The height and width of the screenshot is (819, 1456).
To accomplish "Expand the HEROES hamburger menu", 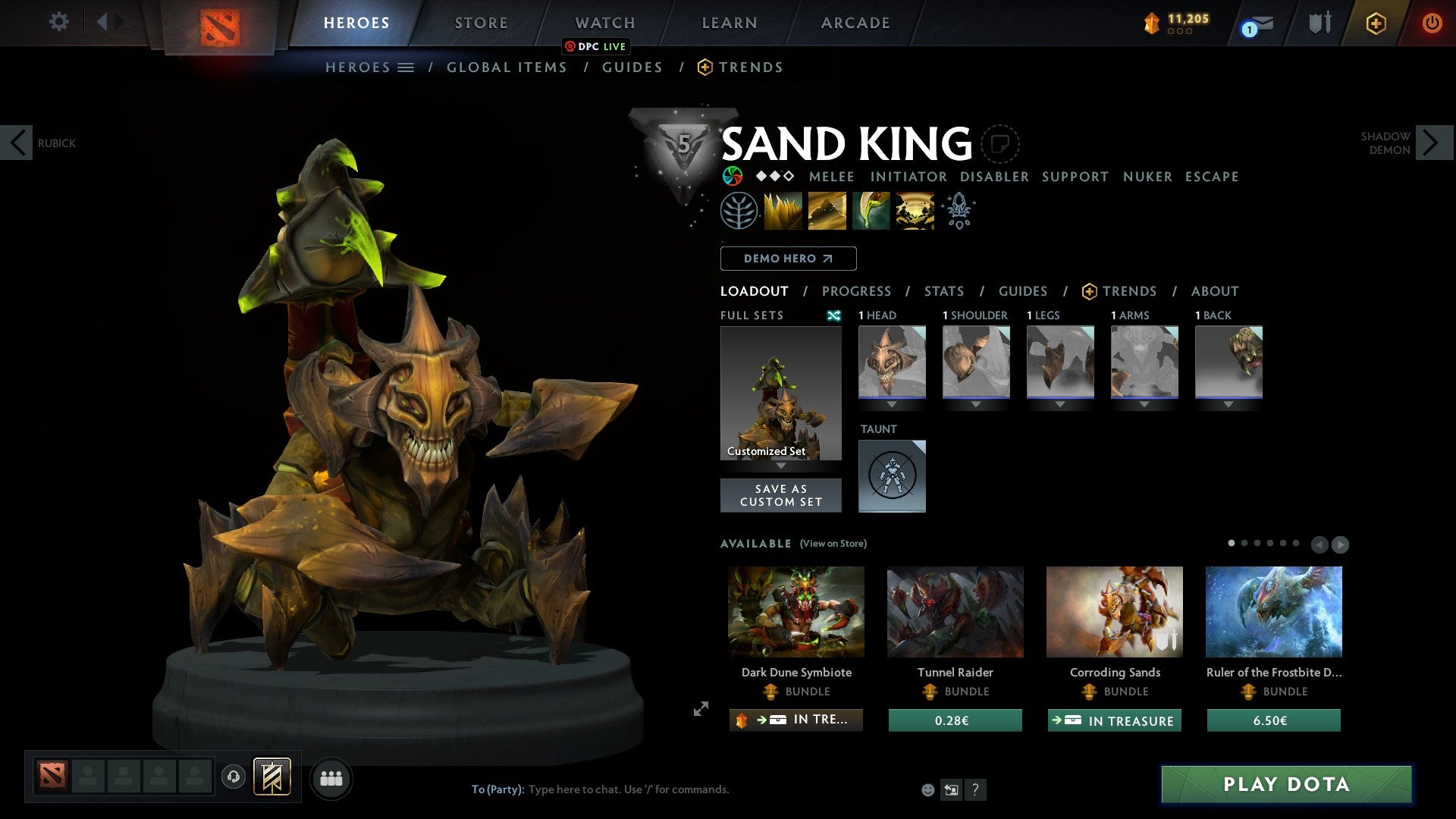I will [406, 67].
